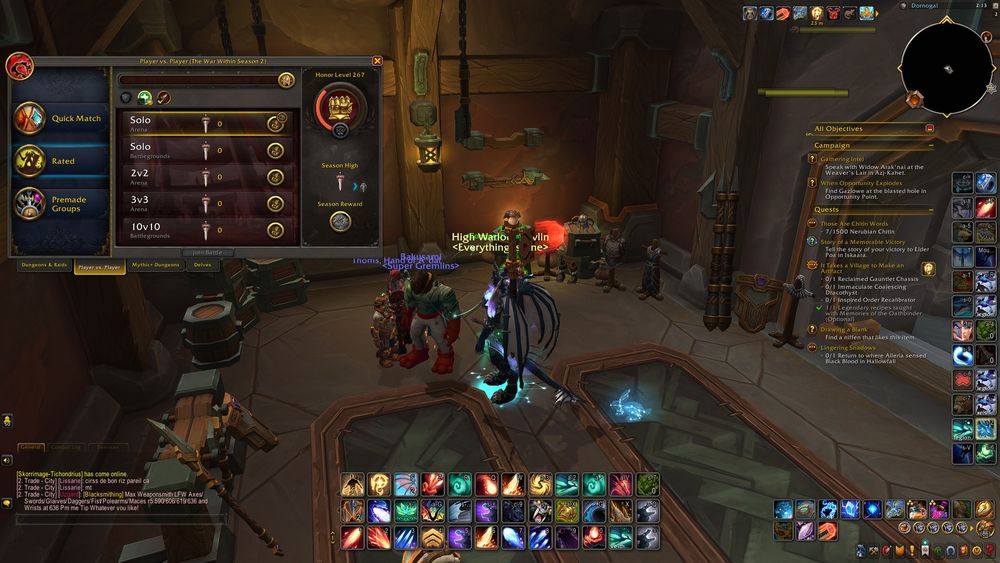Close the Player vs. Player window
The height and width of the screenshot is (563, 1000).
(x=377, y=61)
